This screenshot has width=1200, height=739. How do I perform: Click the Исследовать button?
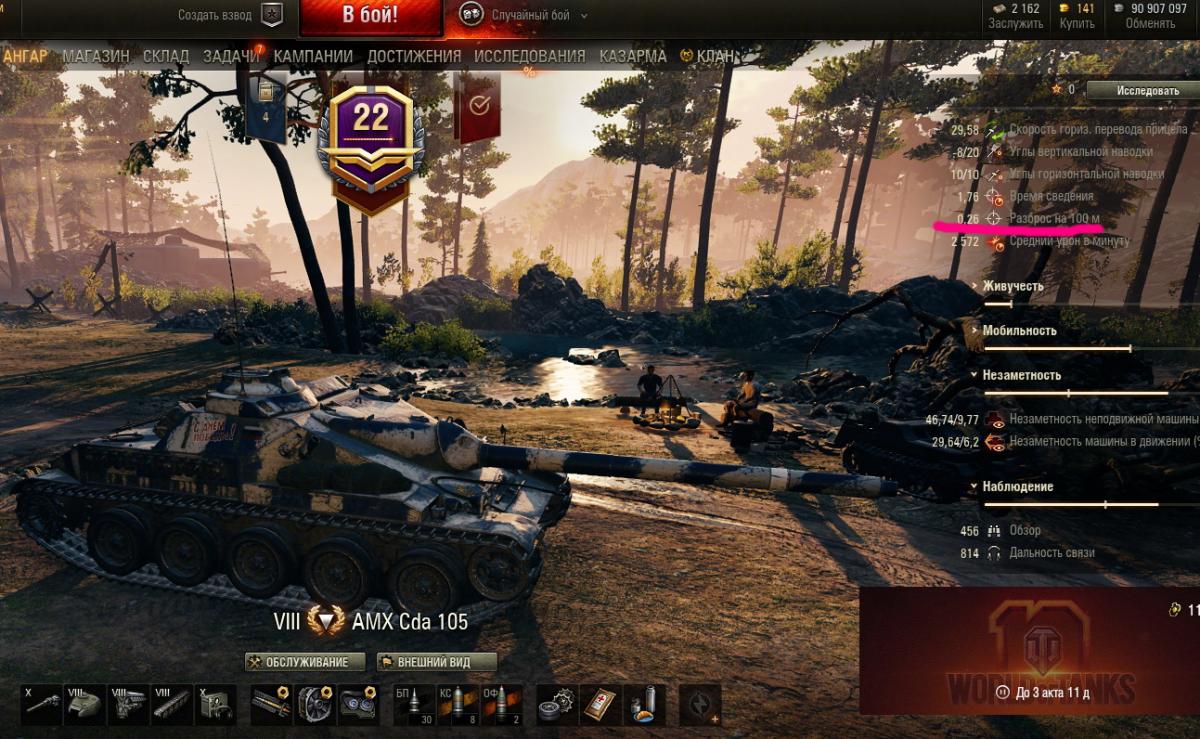1140,90
